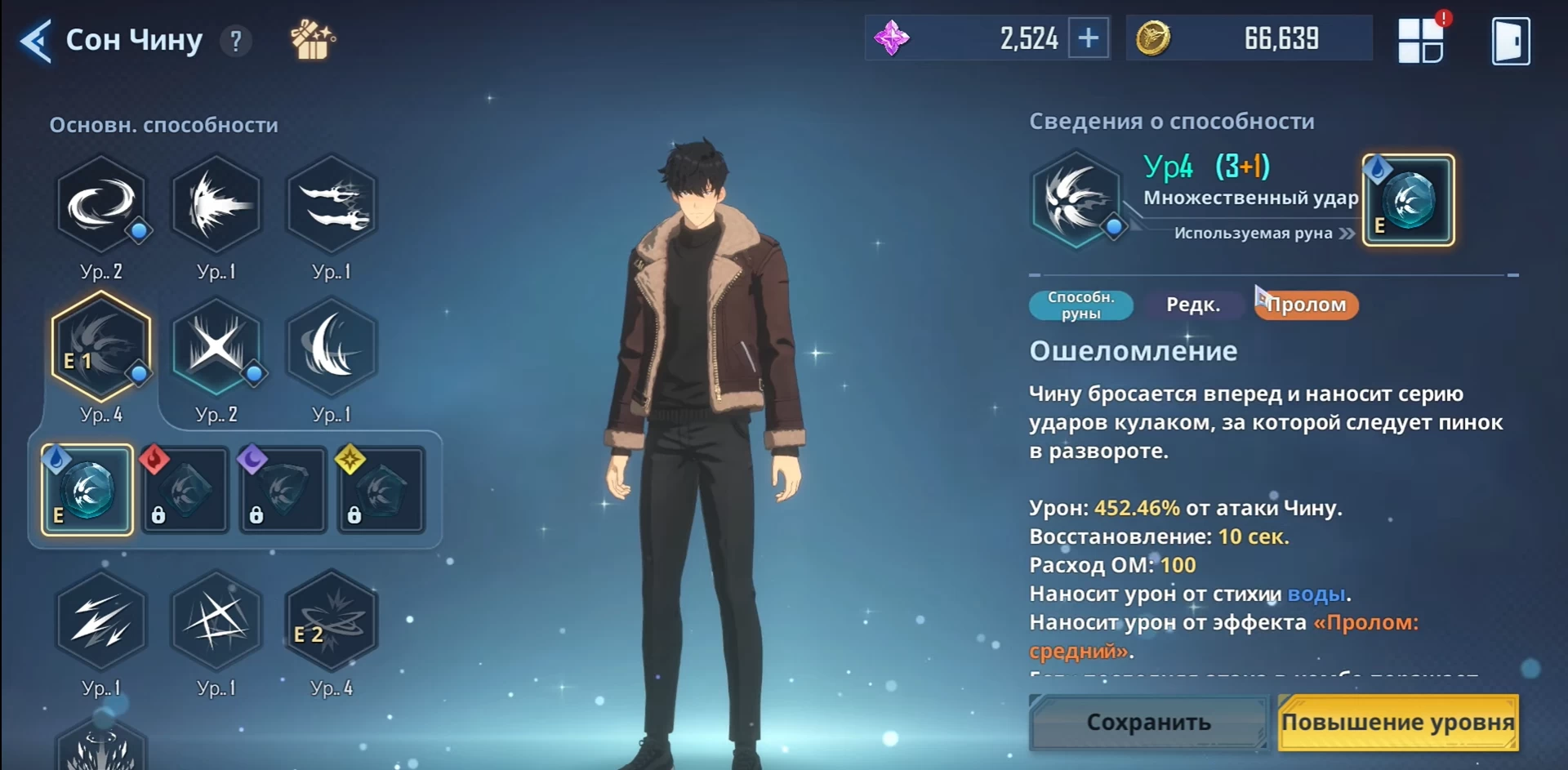Click the orange Пролом tag
Screen dimensions: 1568x770
click(1307, 305)
